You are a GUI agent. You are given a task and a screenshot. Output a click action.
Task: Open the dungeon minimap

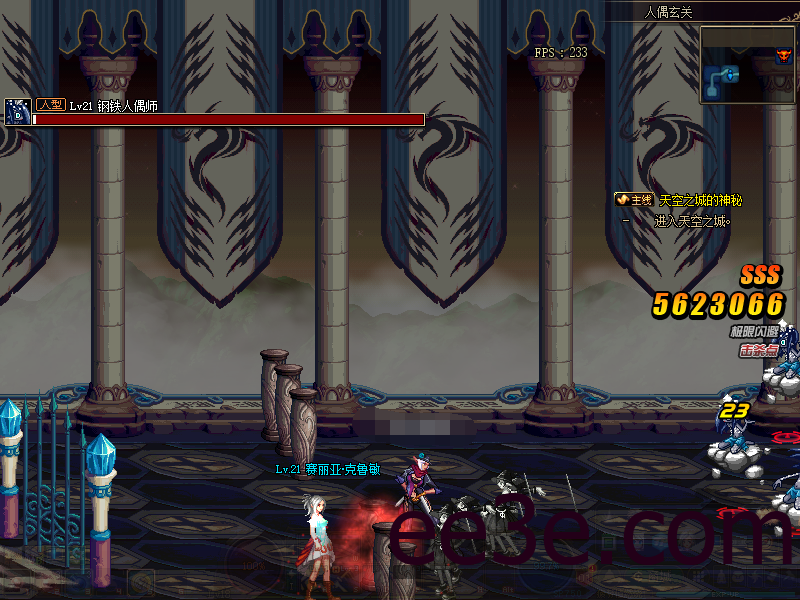tap(747, 63)
